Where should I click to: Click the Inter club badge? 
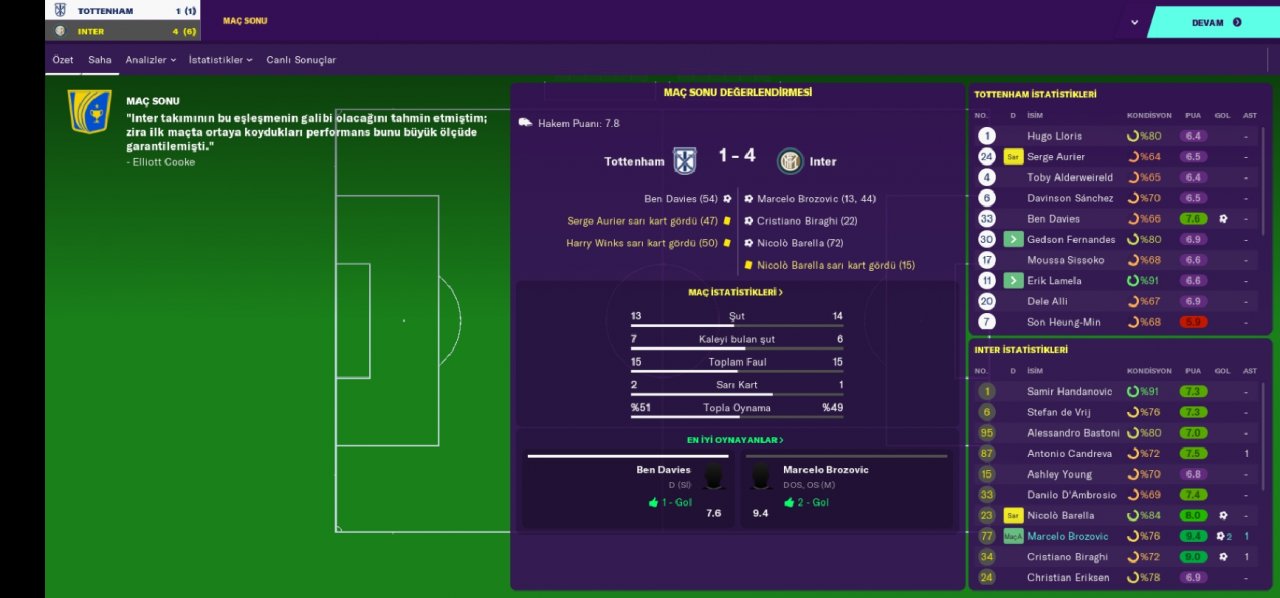pos(791,161)
